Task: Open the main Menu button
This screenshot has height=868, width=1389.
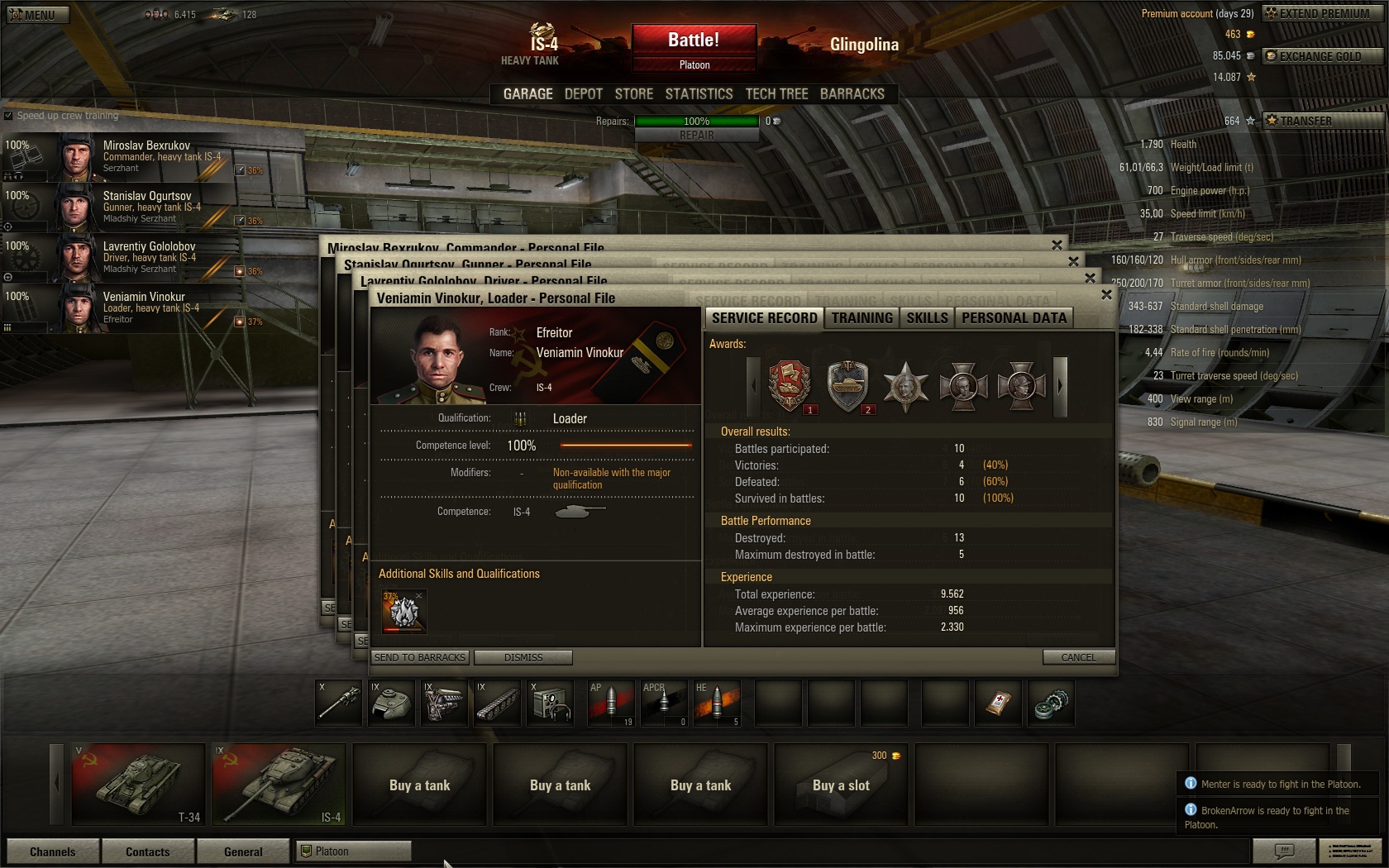Action: pyautogui.click(x=38, y=14)
